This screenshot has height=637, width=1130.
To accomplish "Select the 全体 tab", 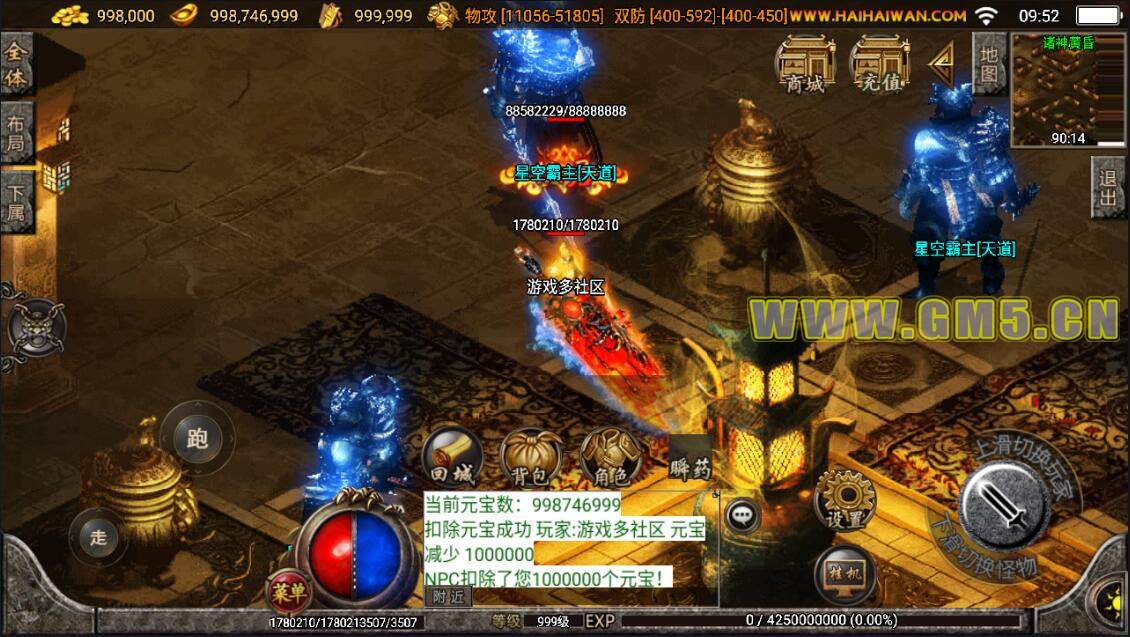I will [17, 64].
